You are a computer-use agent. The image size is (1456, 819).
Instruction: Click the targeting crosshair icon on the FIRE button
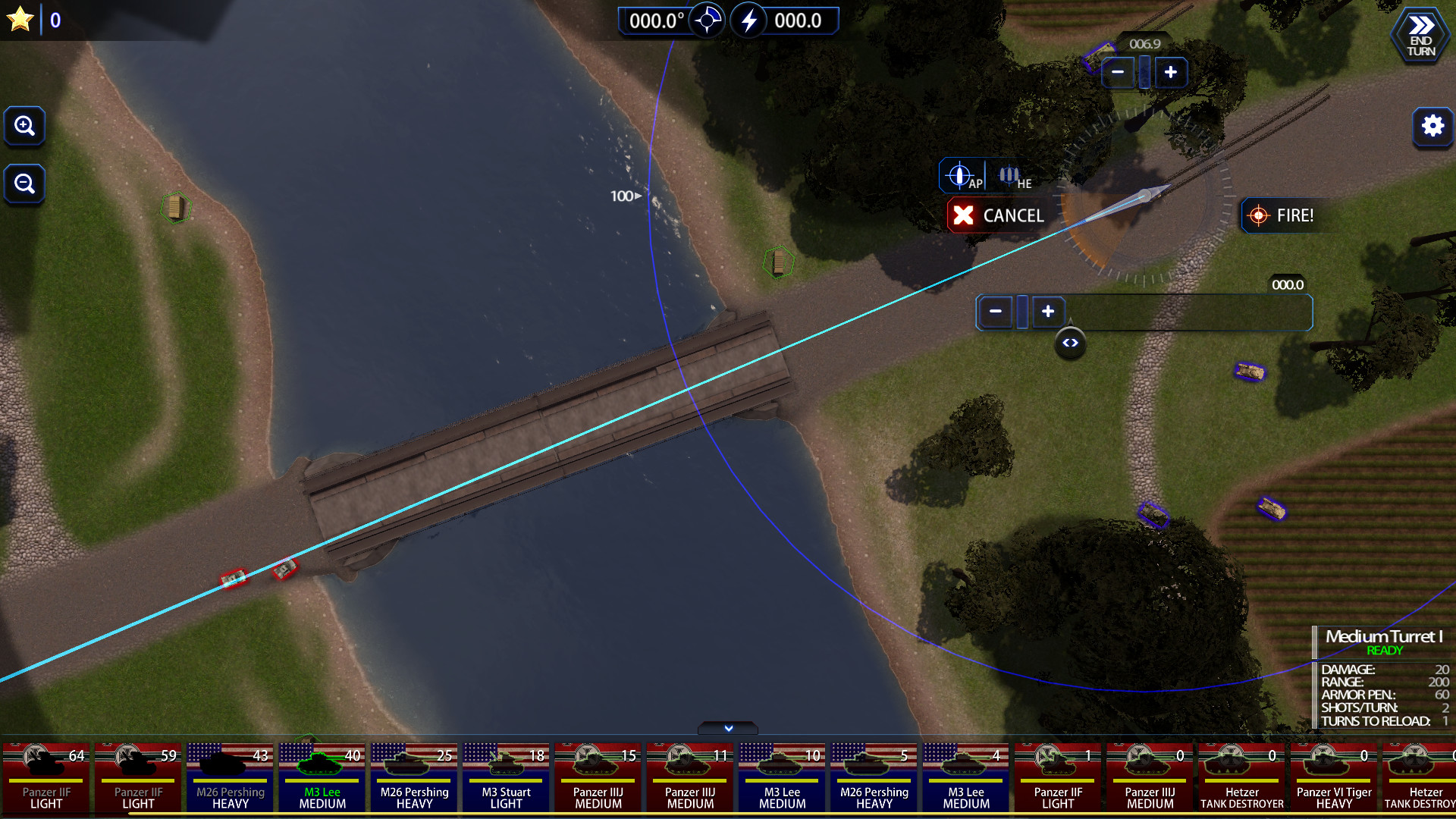(x=1259, y=215)
